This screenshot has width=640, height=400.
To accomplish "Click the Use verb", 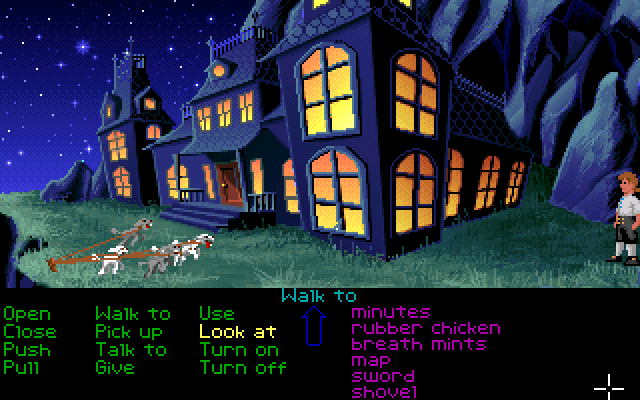I will tap(216, 314).
